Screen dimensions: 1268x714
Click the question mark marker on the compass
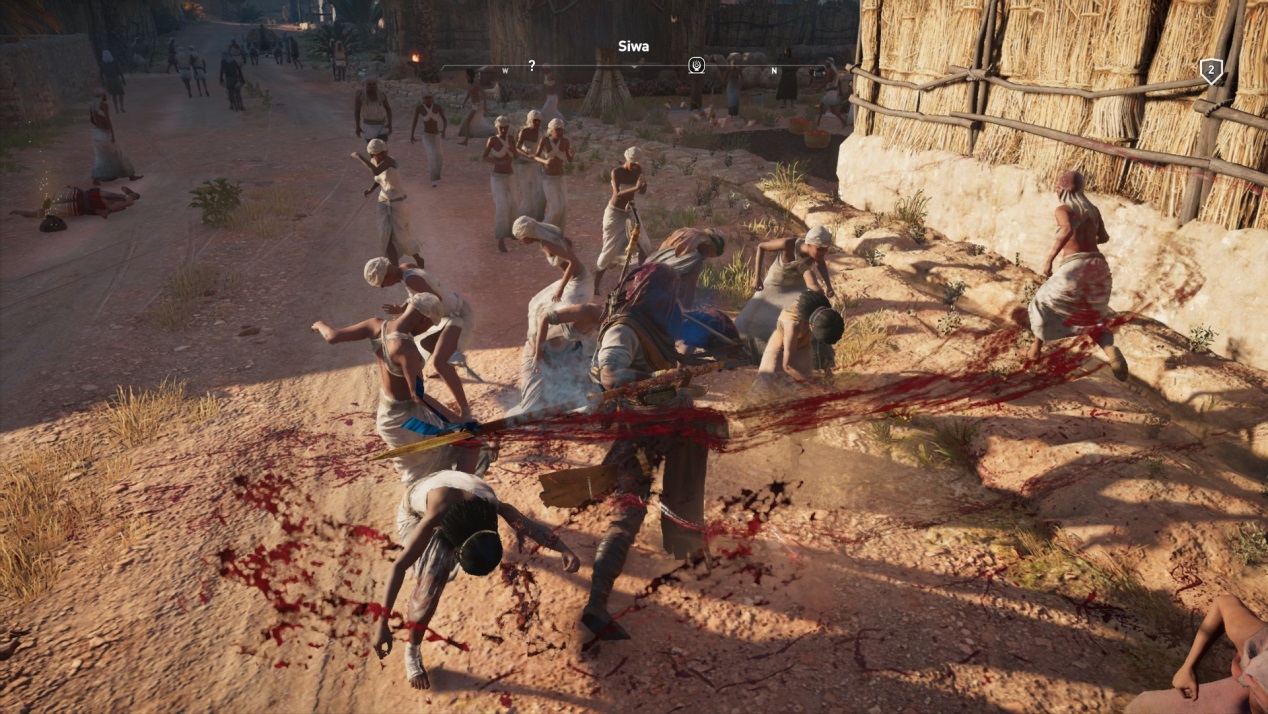pos(532,66)
